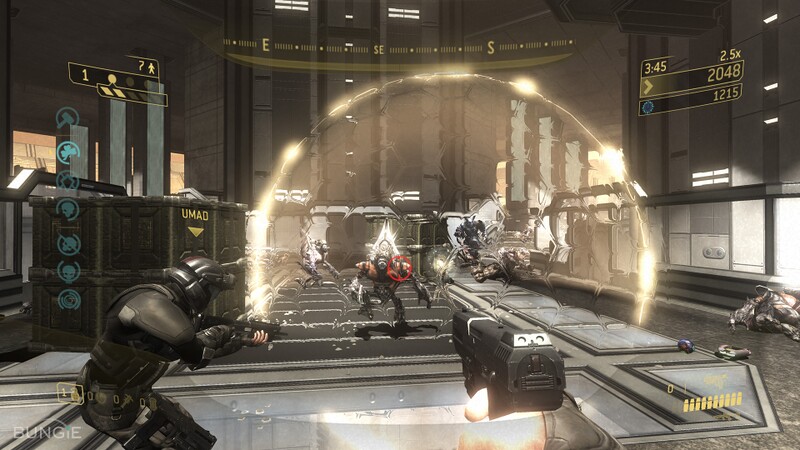Click the compass heading strip
Screen dimensions: 800x450
398,46
